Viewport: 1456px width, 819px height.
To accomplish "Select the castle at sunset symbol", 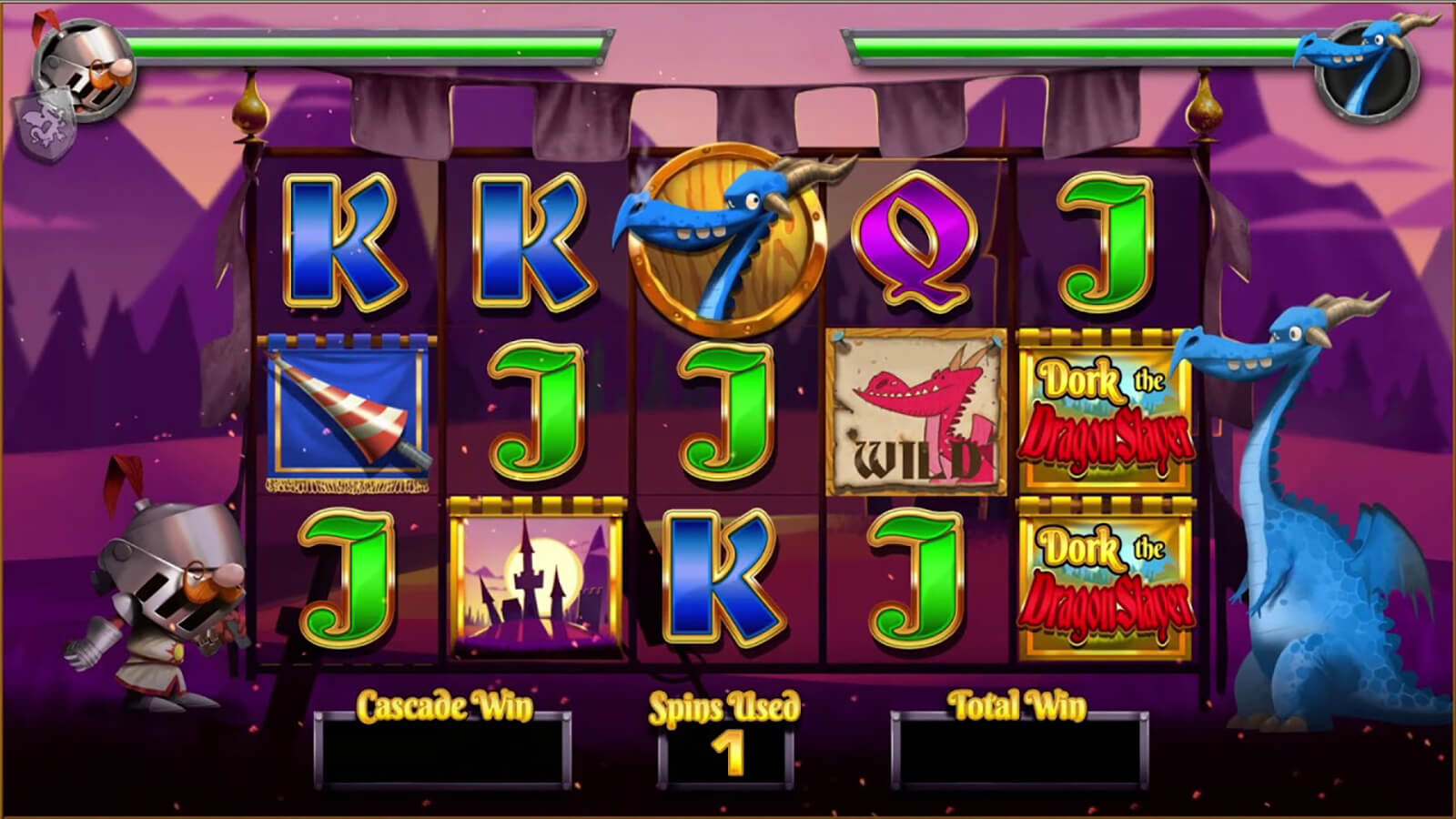I will (537, 578).
